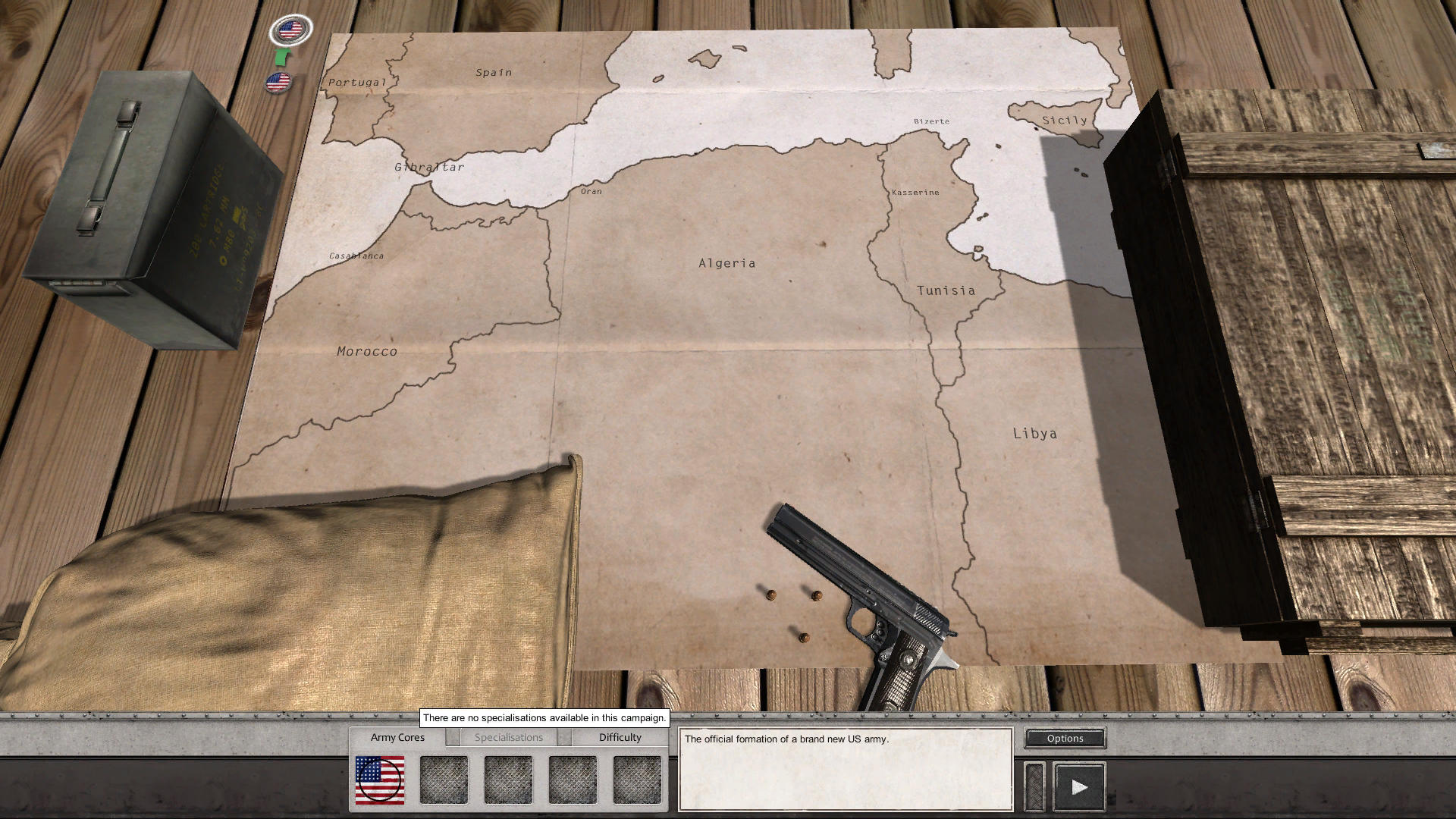
Task: Select the lower US flag medallion on map
Action: pyautogui.click(x=278, y=80)
